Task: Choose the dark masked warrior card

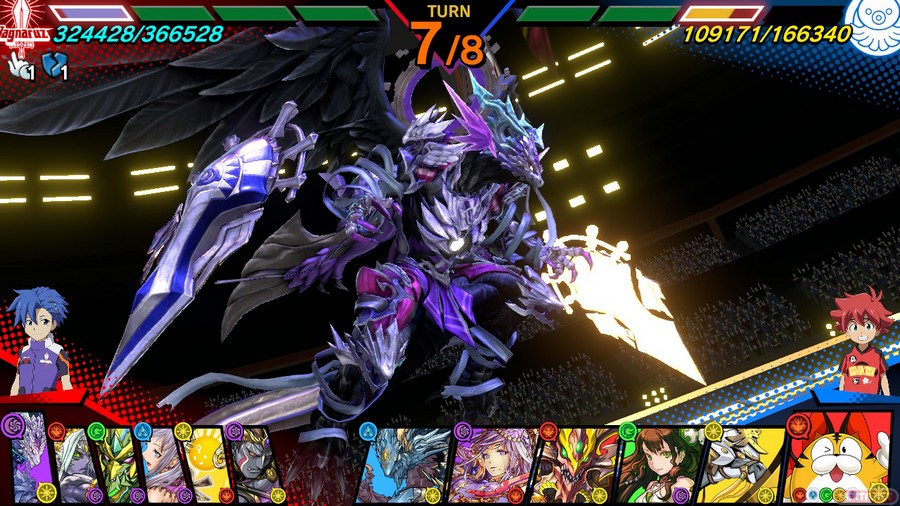Action: 253,464
